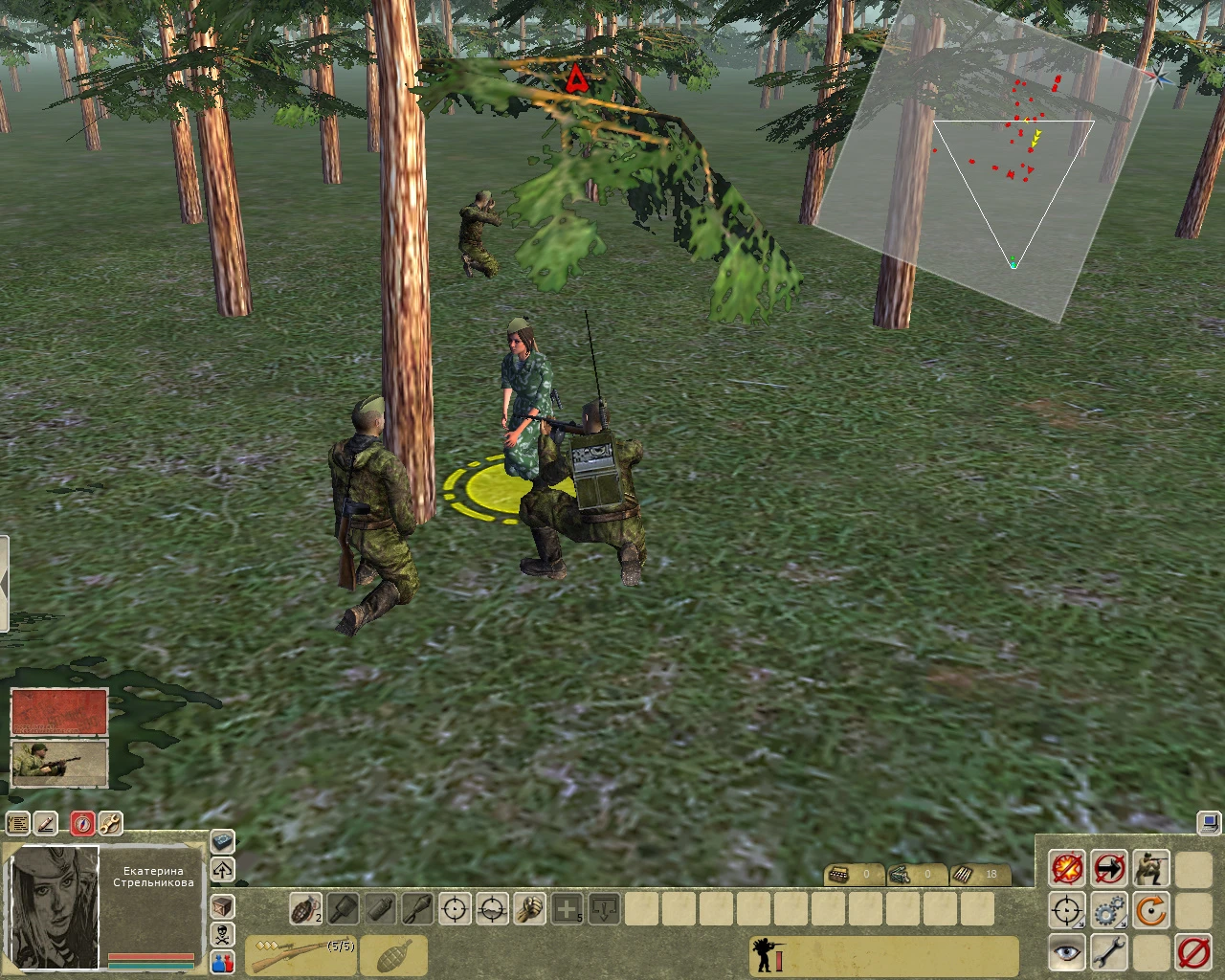Expand the gears icon's corner arrow options
This screenshot has width=1225, height=980.
pos(1123,924)
